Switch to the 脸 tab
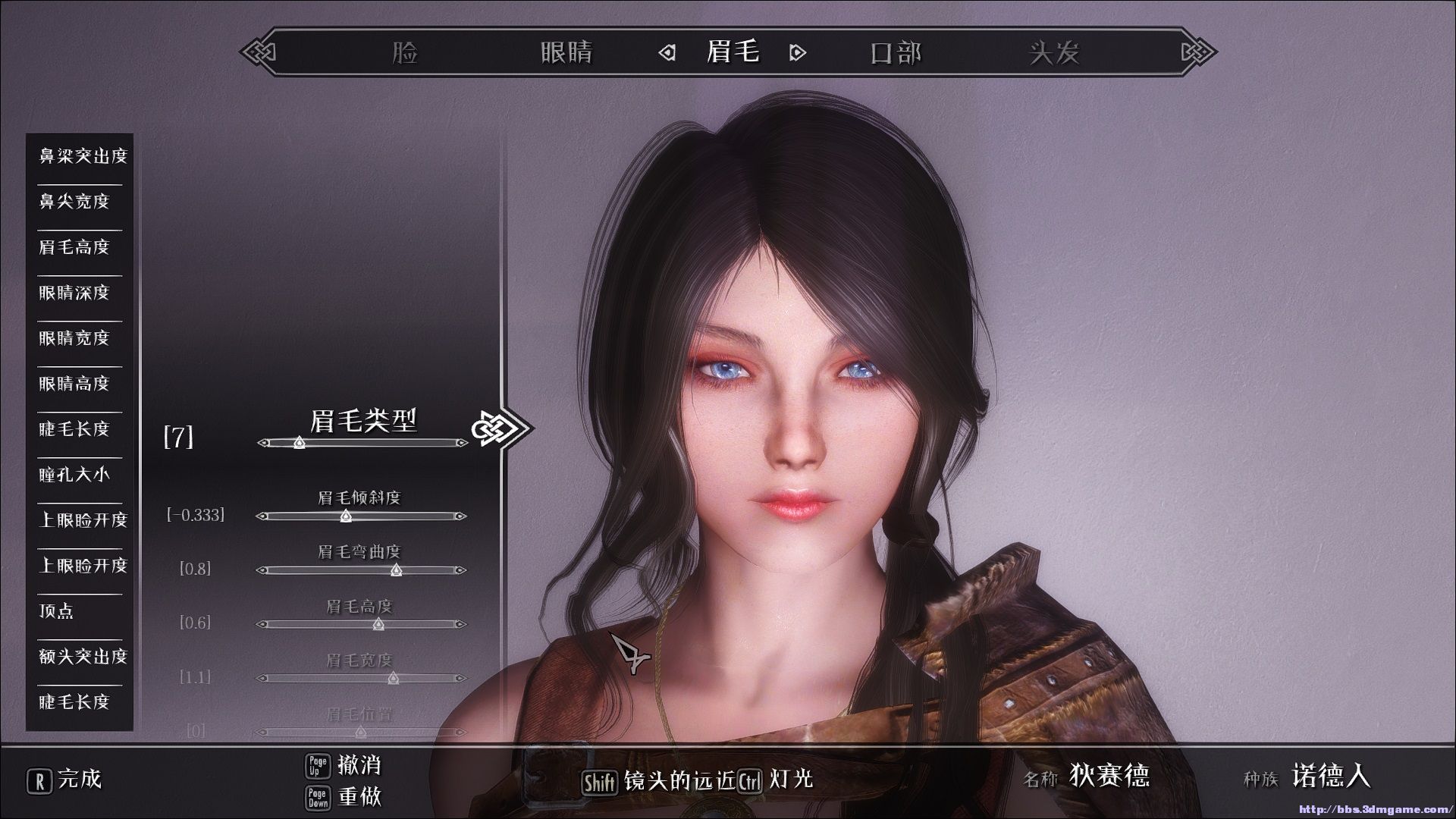This screenshot has width=1456, height=819. (406, 52)
